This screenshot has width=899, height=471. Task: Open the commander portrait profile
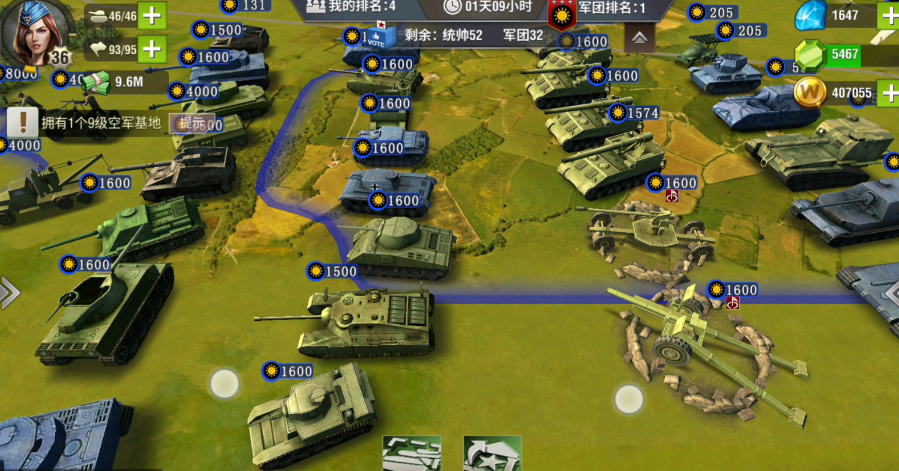[35, 30]
